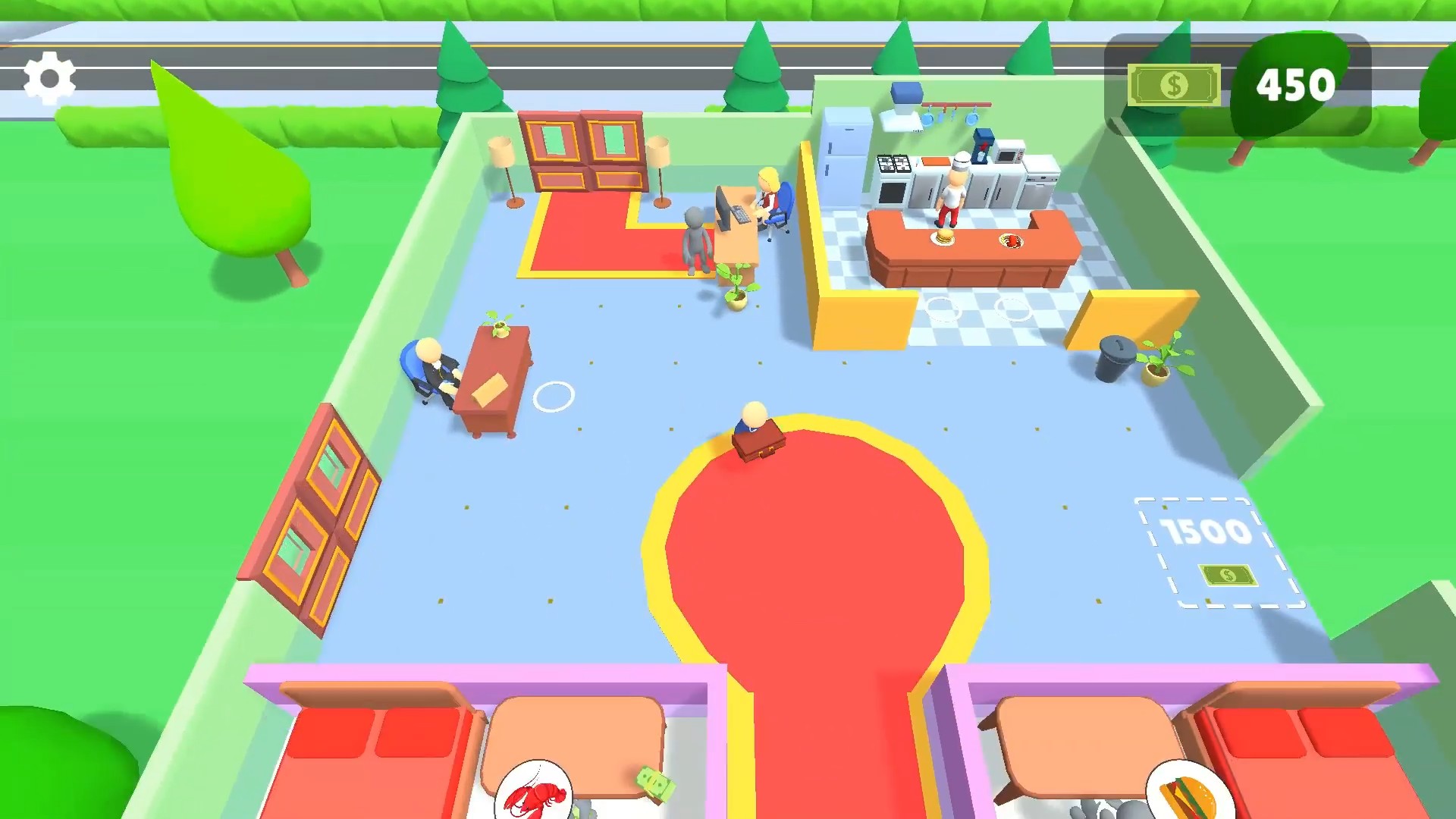Image resolution: width=1456 pixels, height=819 pixels.
Task: Click the dollar bill icon in money counter
Action: pyautogui.click(x=1174, y=85)
